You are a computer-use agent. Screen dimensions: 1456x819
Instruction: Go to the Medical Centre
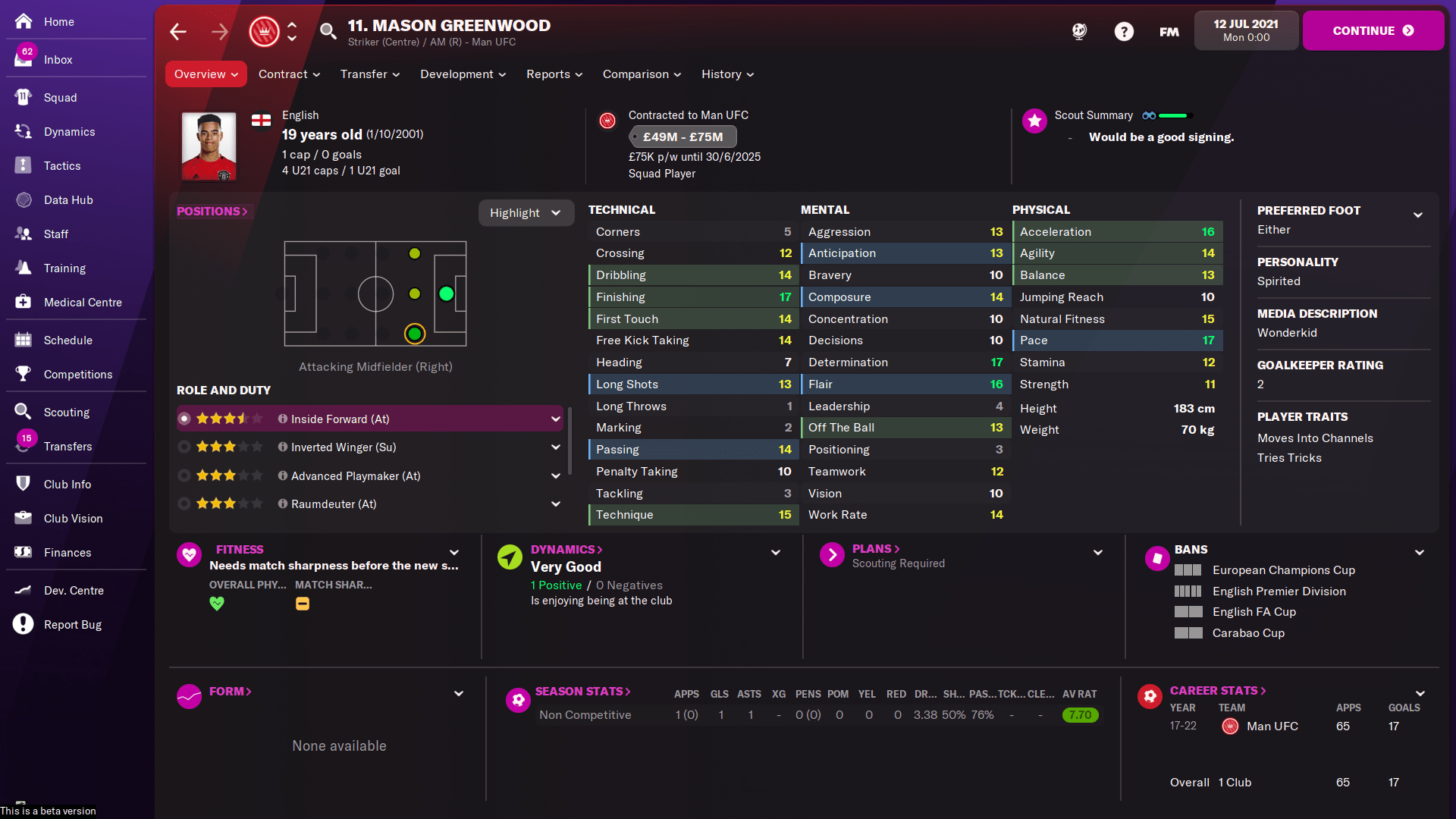(x=81, y=302)
